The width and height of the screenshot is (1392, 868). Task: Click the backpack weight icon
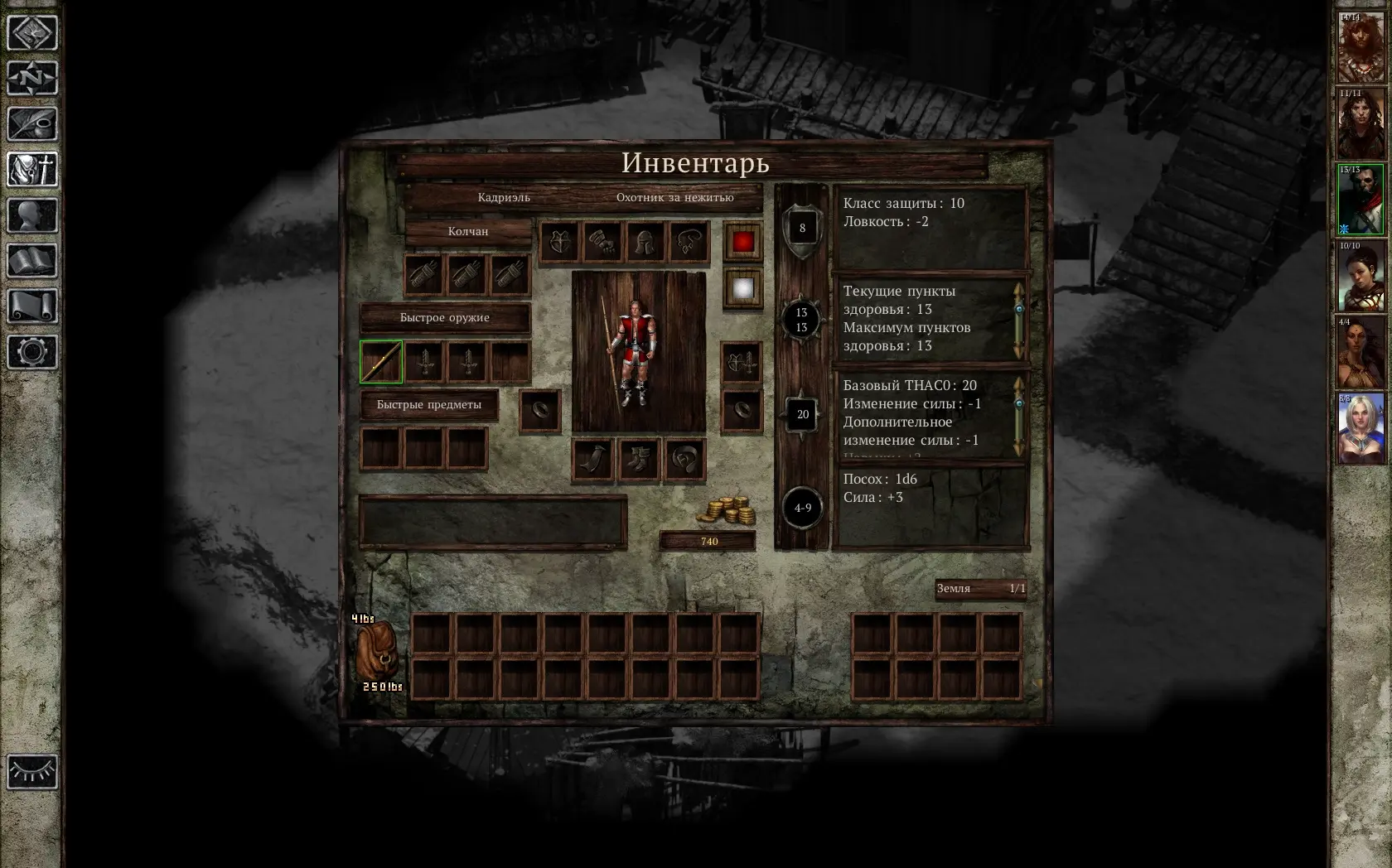click(x=378, y=654)
